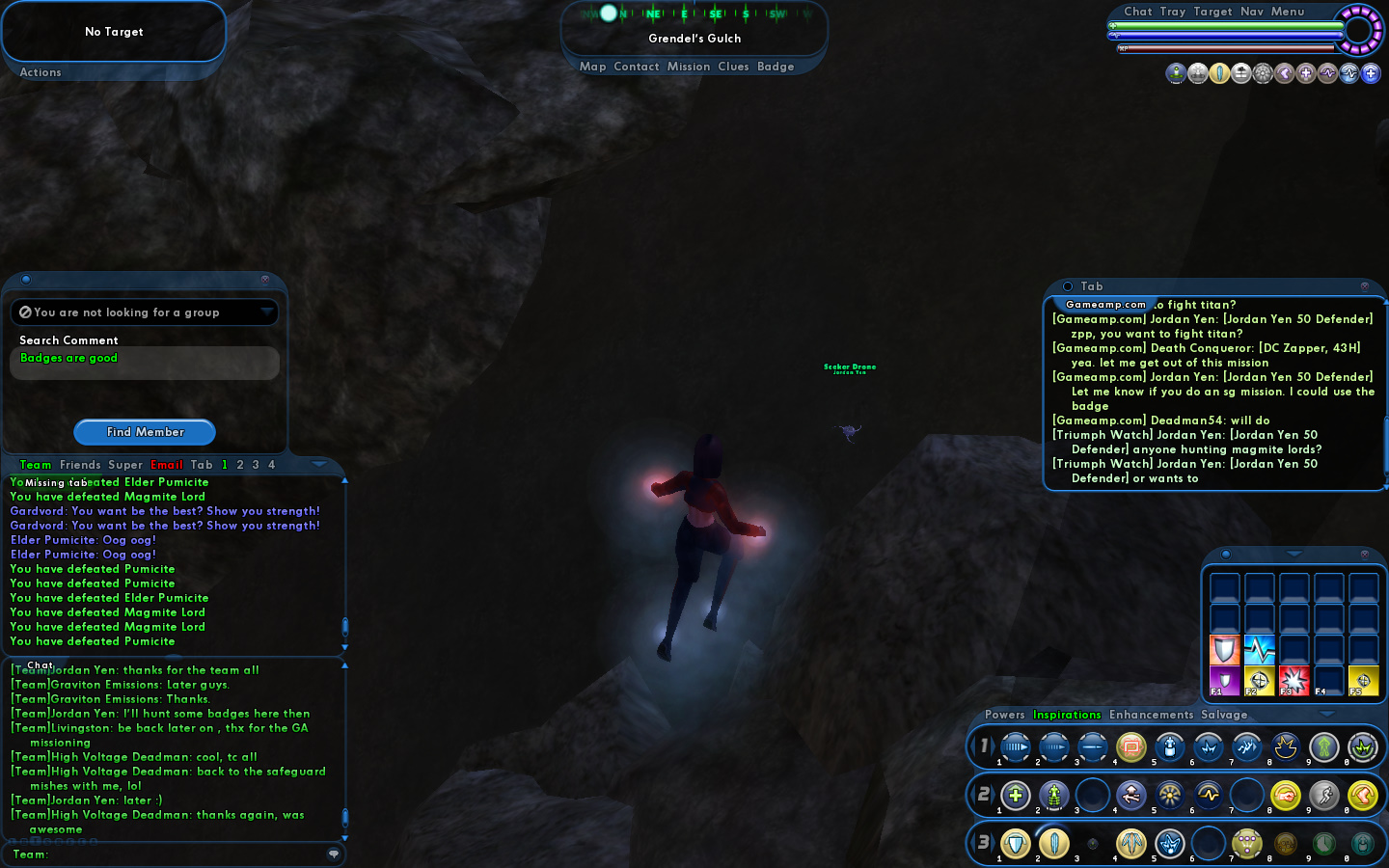Open the looking-for-group status dropdown
This screenshot has height=868, width=1389.
(x=266, y=312)
